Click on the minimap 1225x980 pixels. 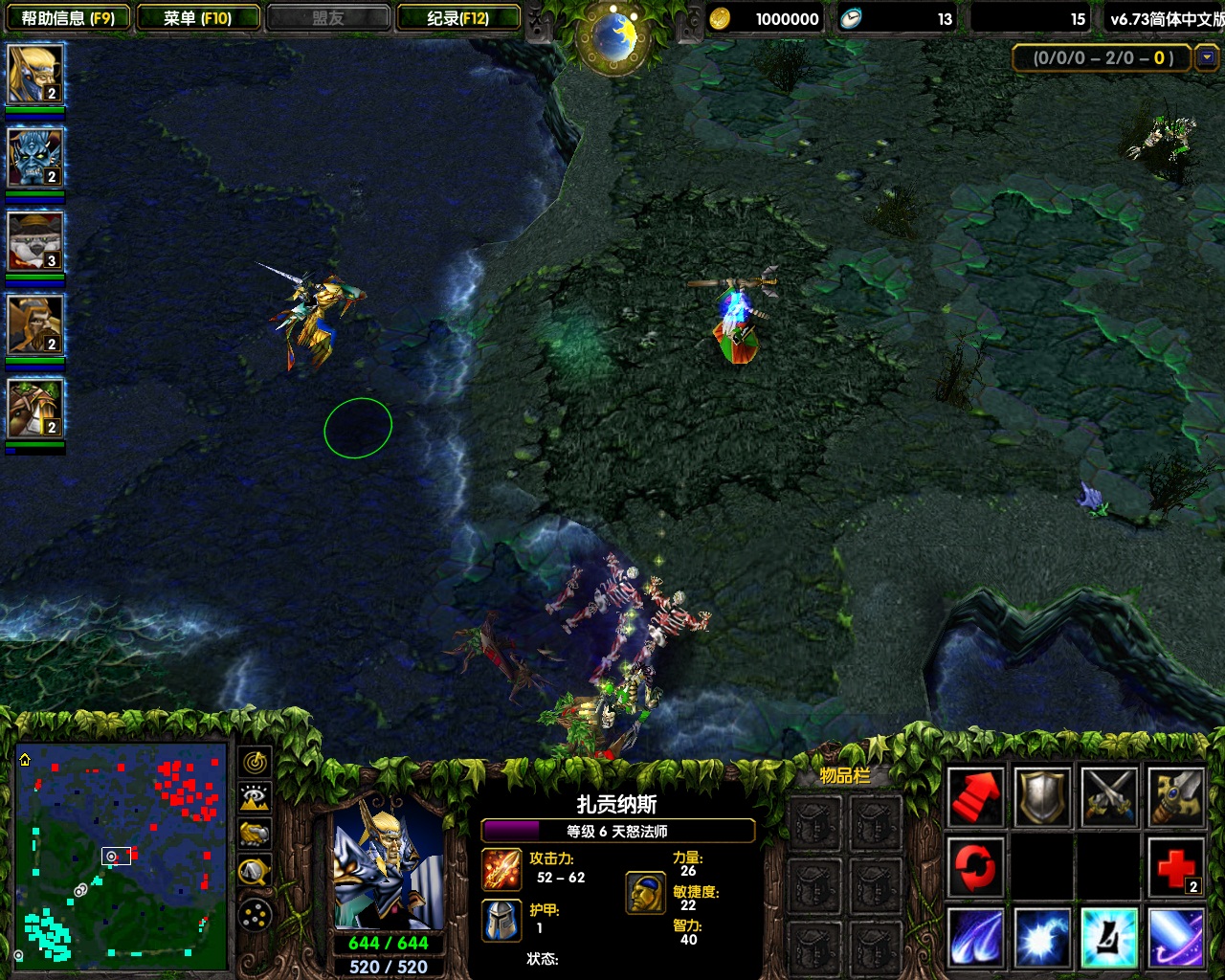tap(122, 855)
